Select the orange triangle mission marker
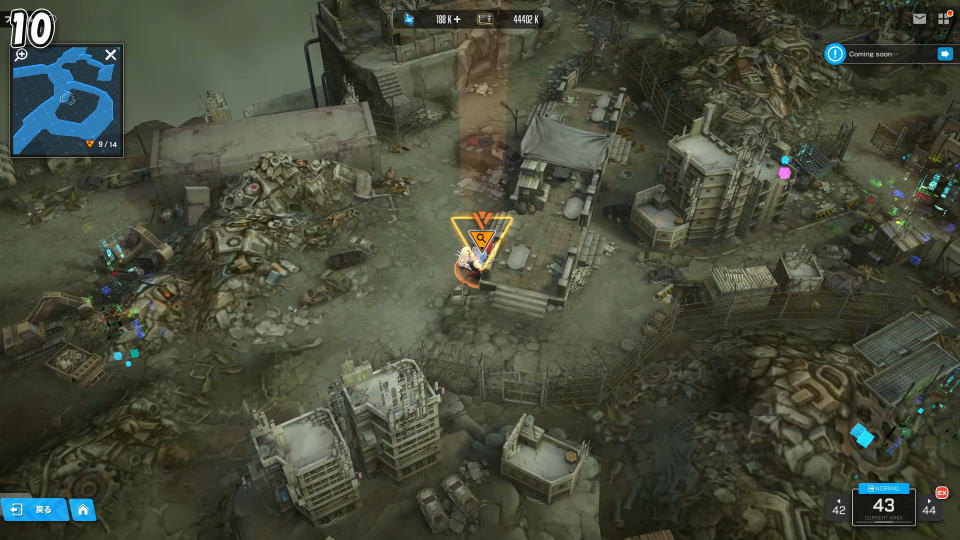The width and height of the screenshot is (960, 540). click(481, 234)
